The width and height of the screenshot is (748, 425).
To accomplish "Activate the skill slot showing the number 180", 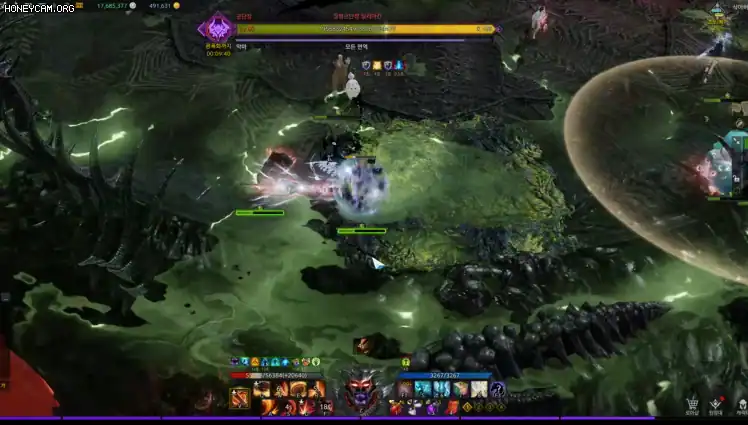I will [325, 405].
